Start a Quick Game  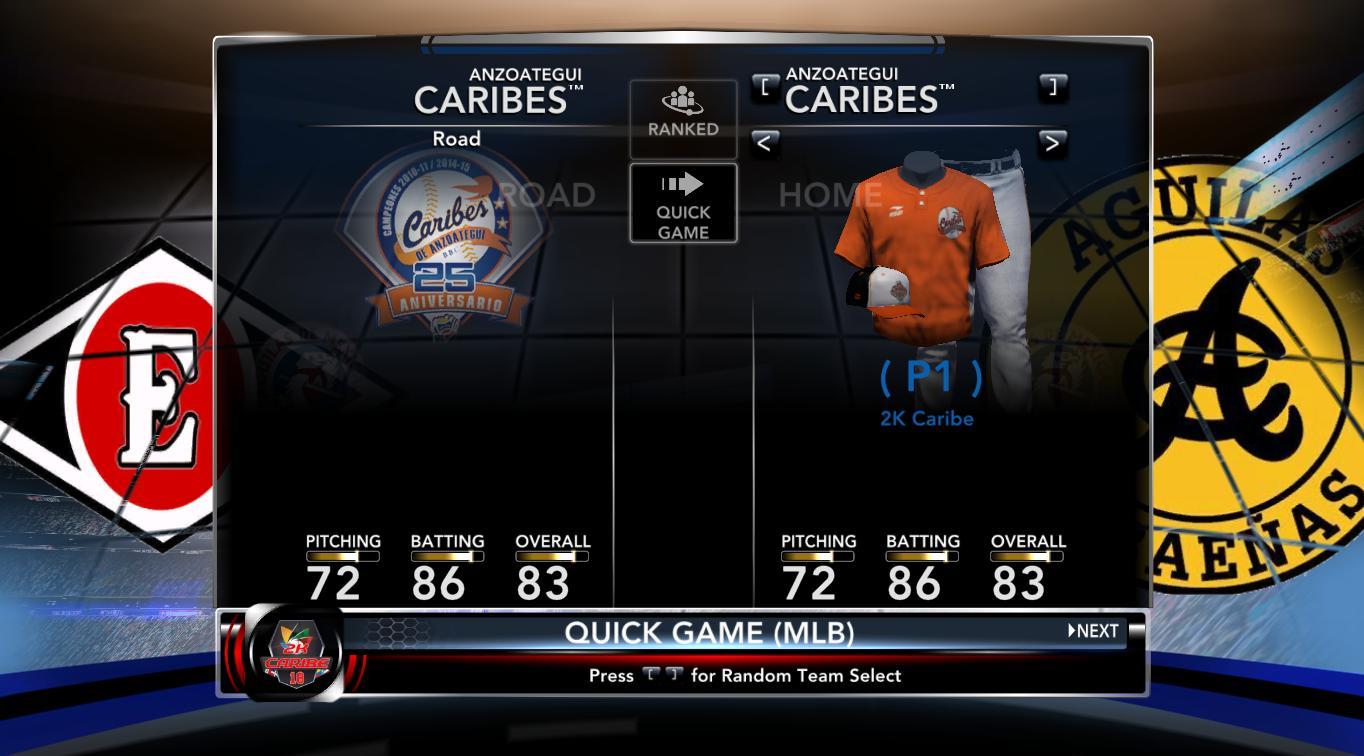point(683,203)
